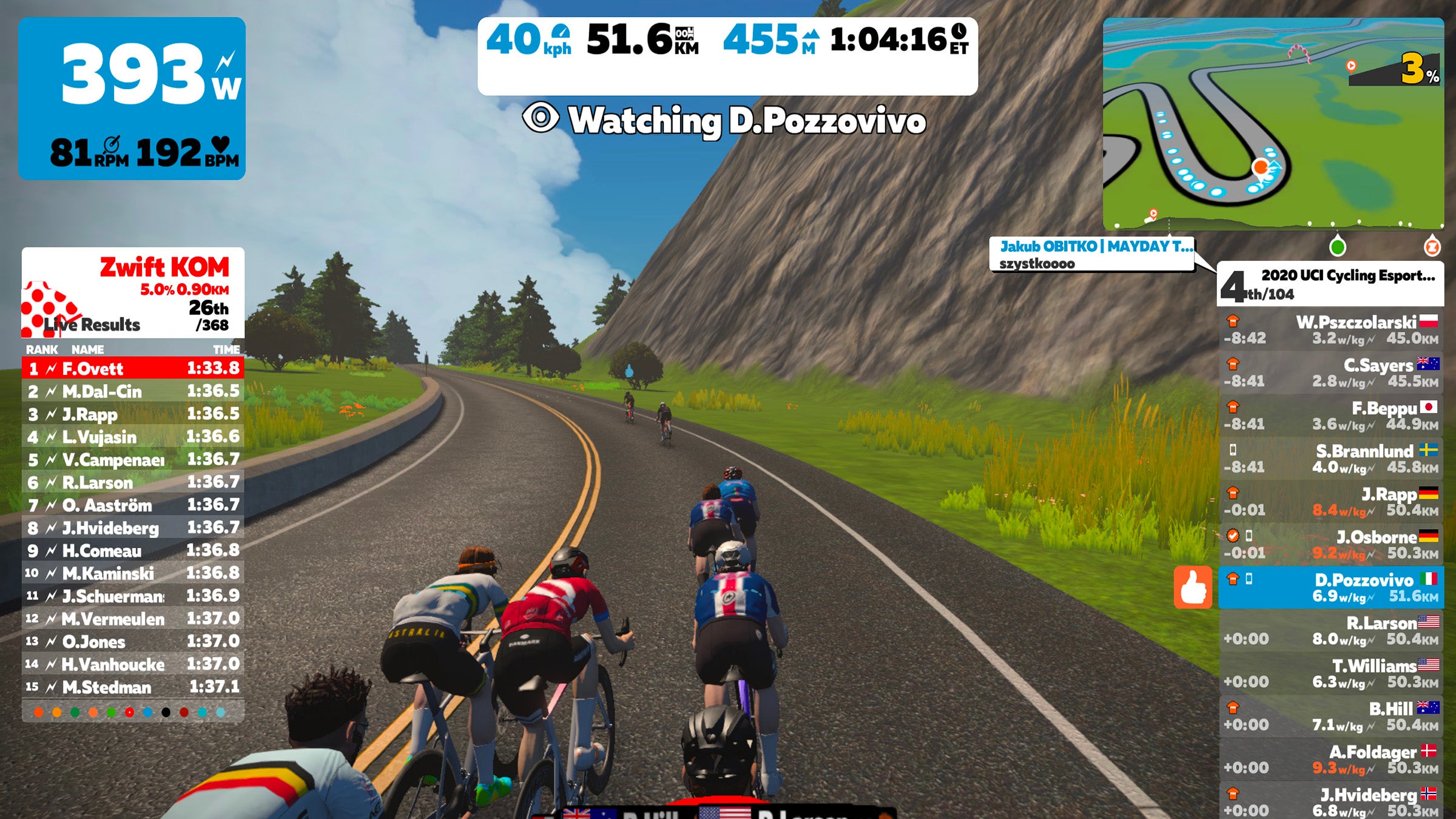The width and height of the screenshot is (1456, 819).
Task: Choose F.Beppu in the riders list
Action: click(1331, 416)
